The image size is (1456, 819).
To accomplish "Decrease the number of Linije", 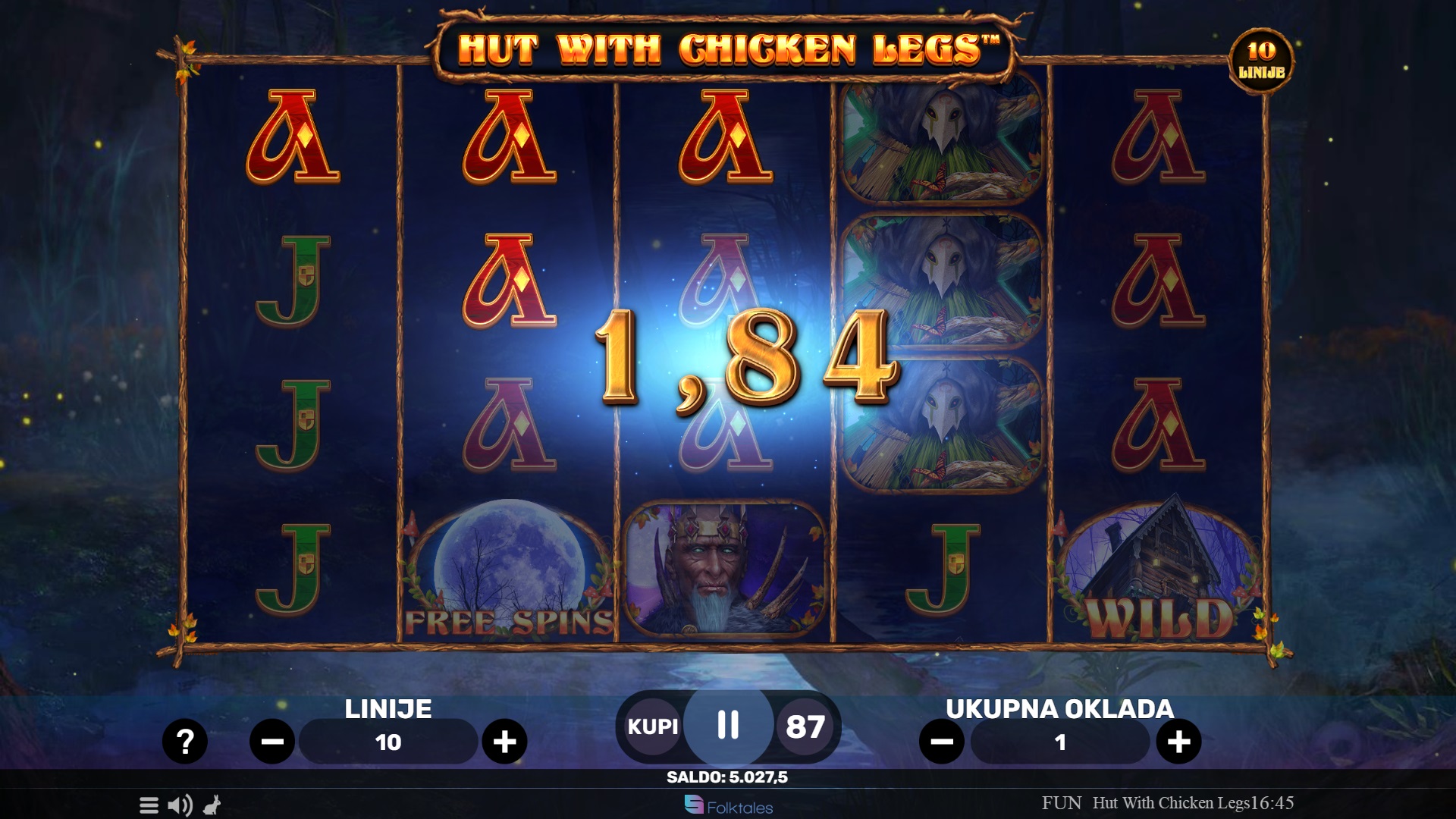I will (x=272, y=741).
